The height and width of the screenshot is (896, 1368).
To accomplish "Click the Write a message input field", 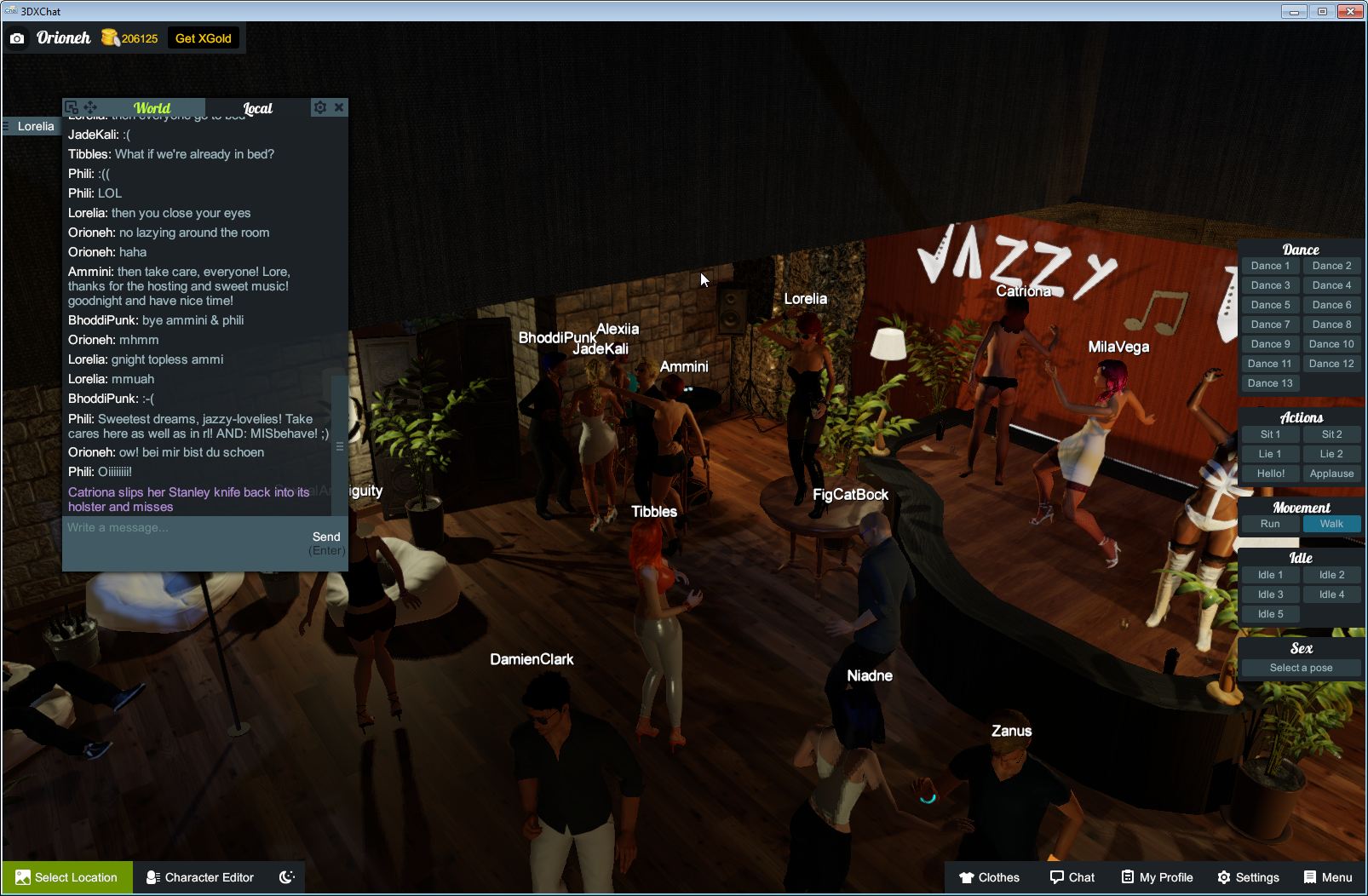I will (x=170, y=528).
